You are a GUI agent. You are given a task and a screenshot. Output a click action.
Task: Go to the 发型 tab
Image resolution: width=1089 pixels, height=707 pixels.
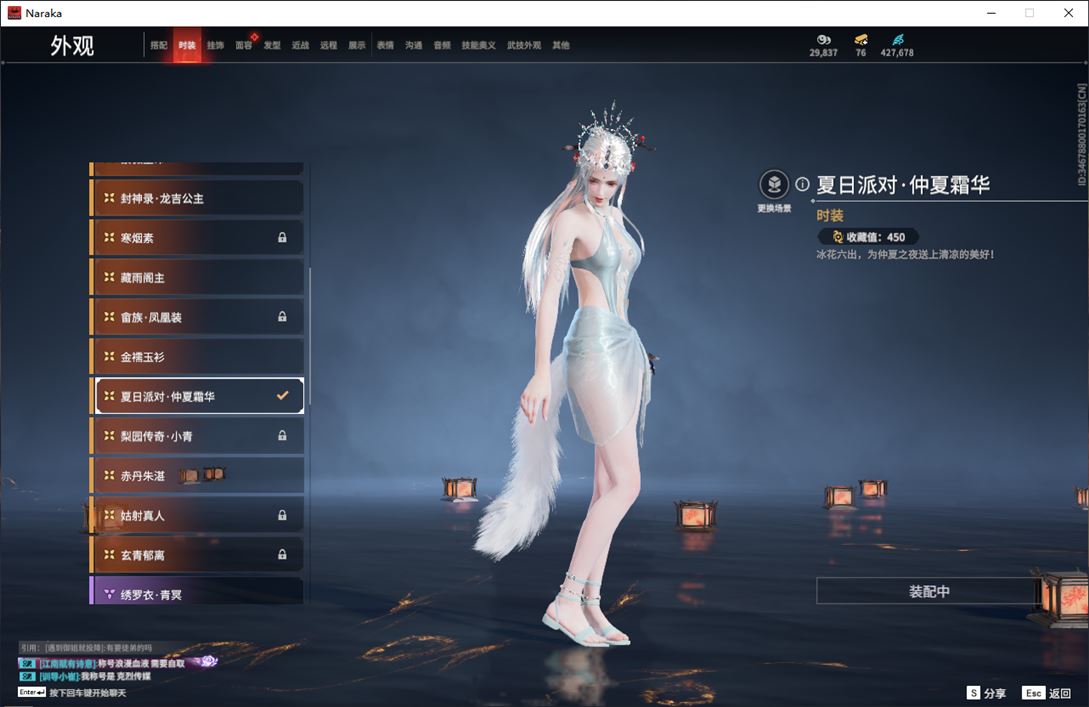pyautogui.click(x=272, y=46)
